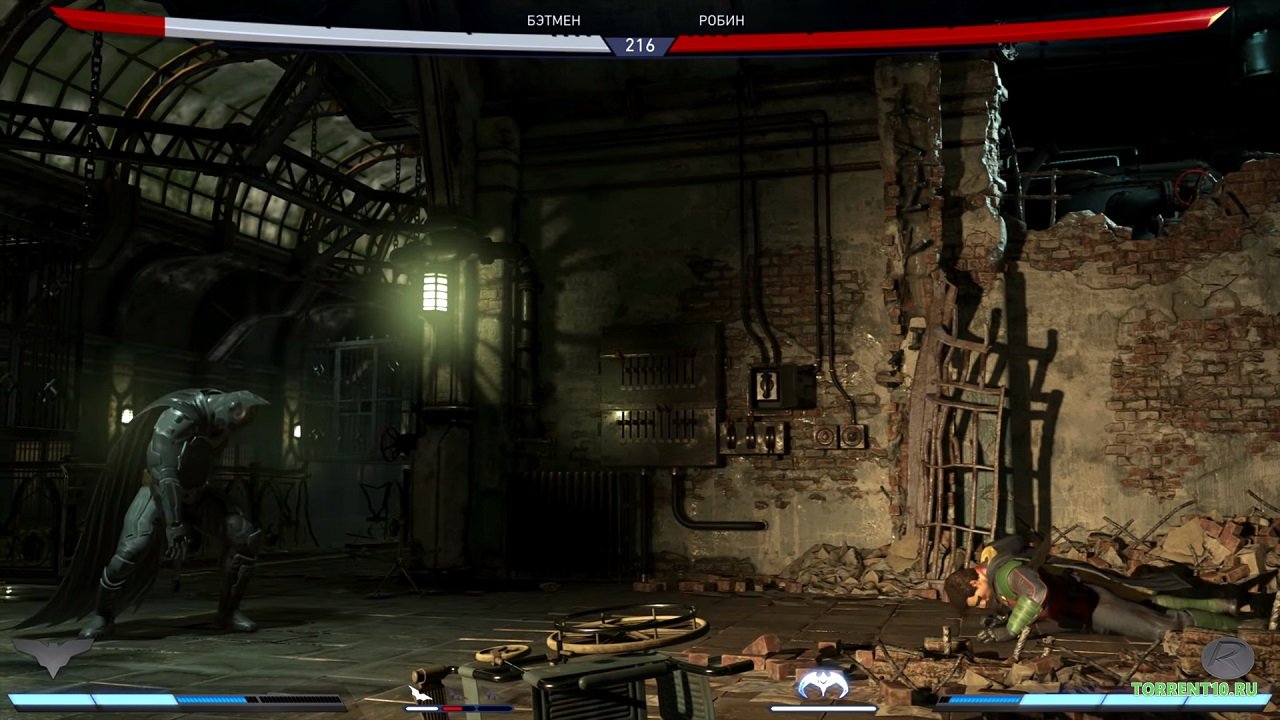Activate the glowing blue bat trait icon
1280x720 pixels.
coord(822,685)
